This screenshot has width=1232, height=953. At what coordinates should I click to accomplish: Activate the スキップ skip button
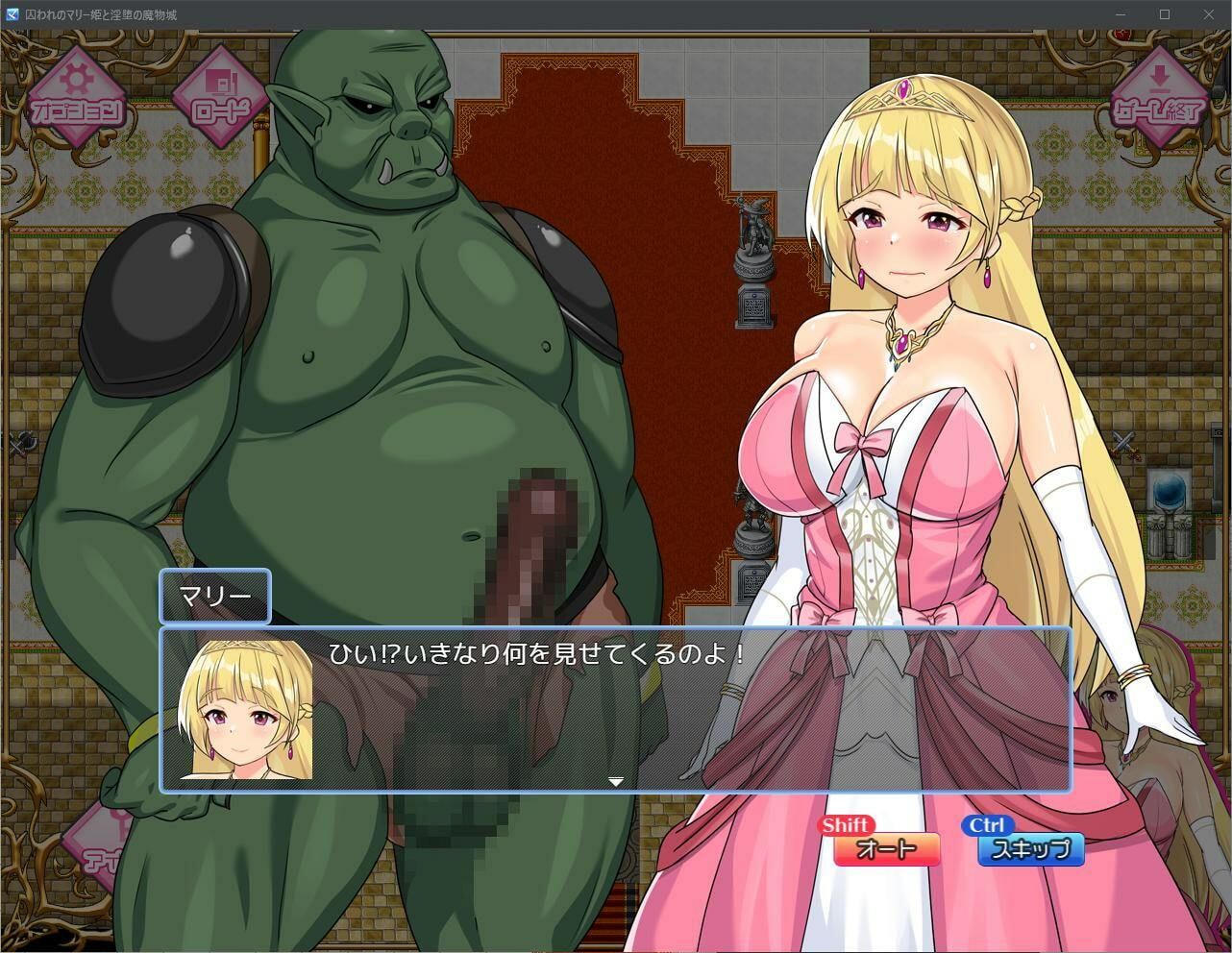[x=1031, y=849]
